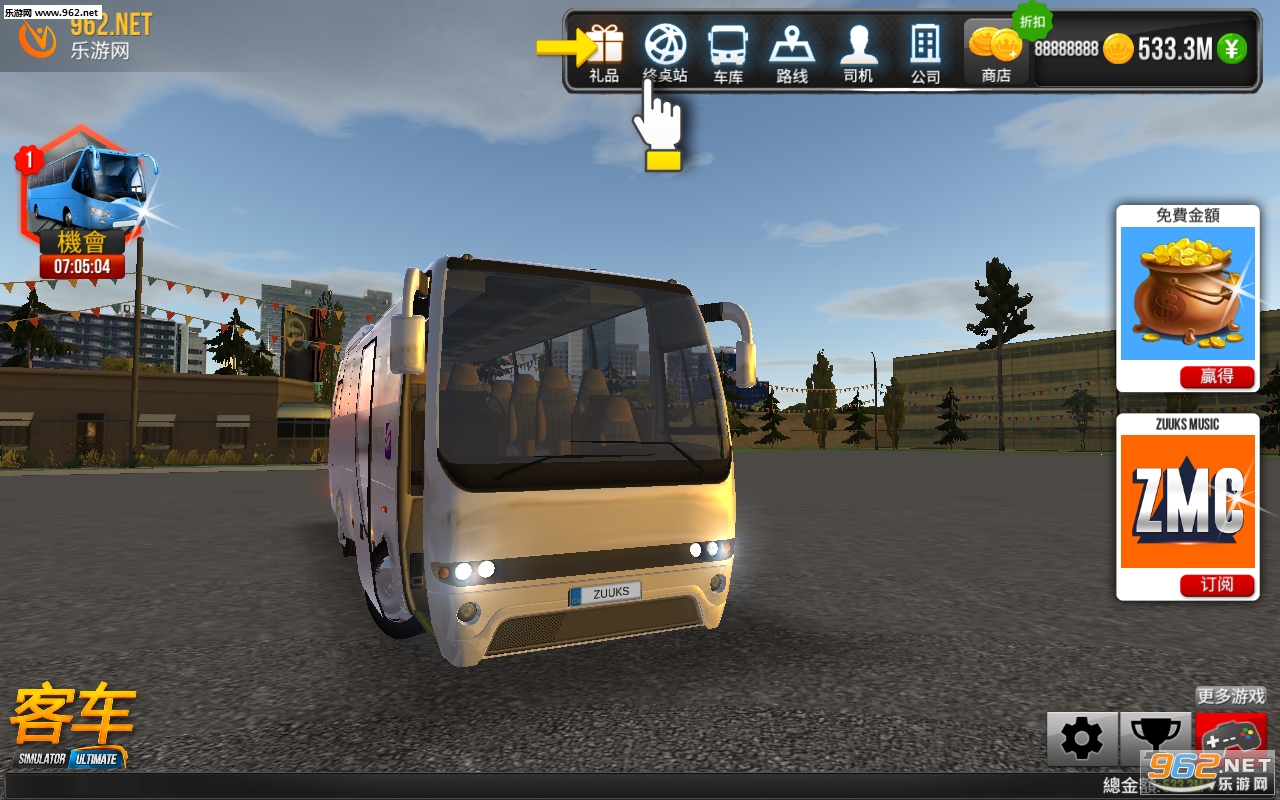Click the green ¥ add-money button

1232,48
